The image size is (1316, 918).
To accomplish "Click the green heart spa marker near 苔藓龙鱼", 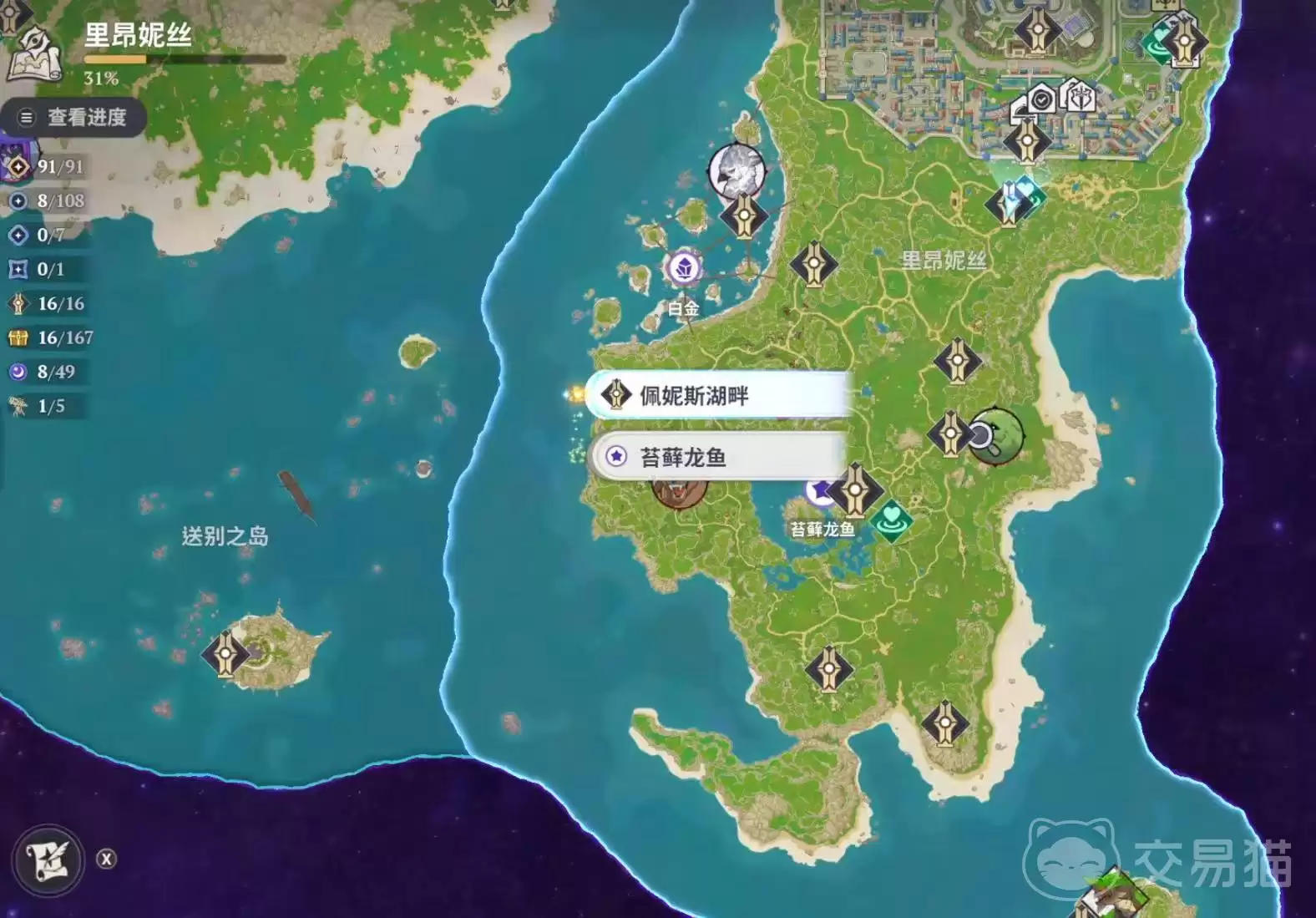I will (x=892, y=520).
